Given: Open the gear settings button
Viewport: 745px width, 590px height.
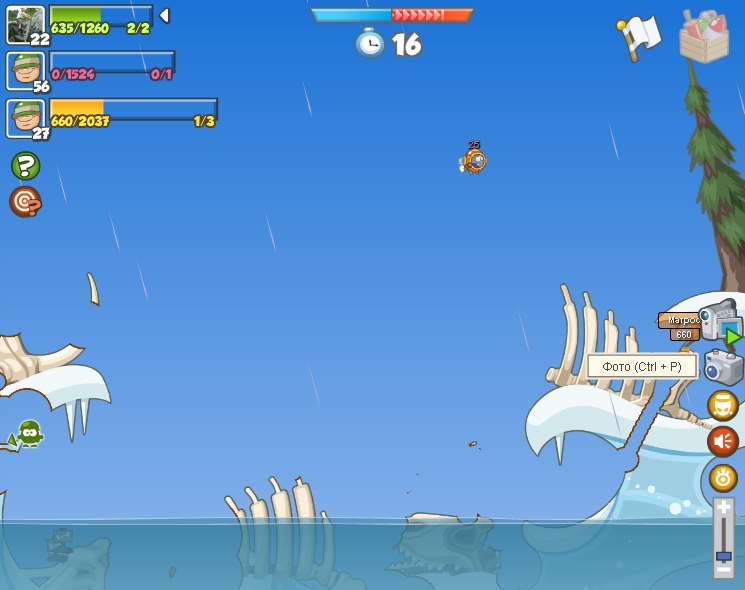Looking at the screenshot, I should tap(723, 477).
